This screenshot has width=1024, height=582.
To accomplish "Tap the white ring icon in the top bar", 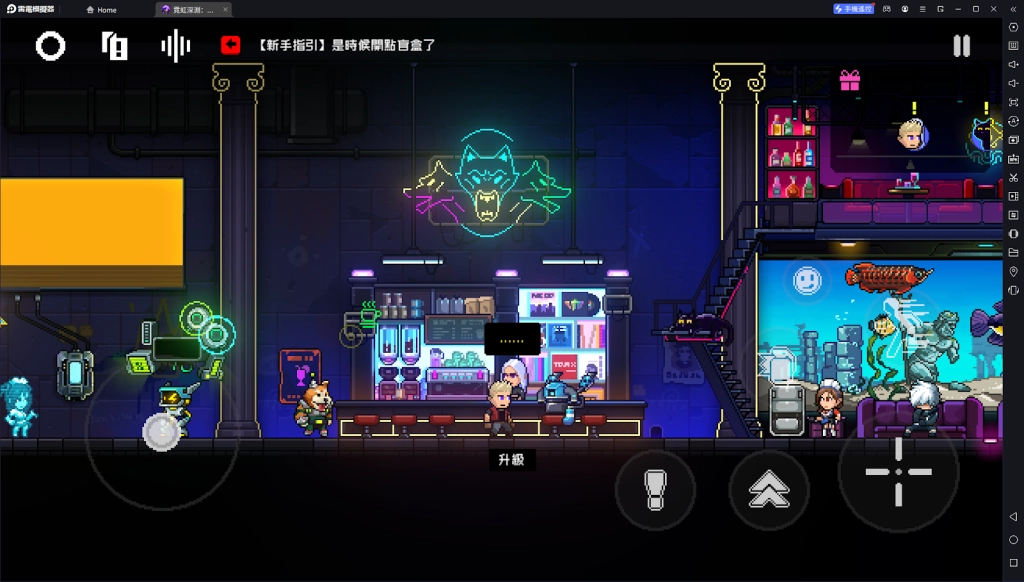I will coord(51,46).
